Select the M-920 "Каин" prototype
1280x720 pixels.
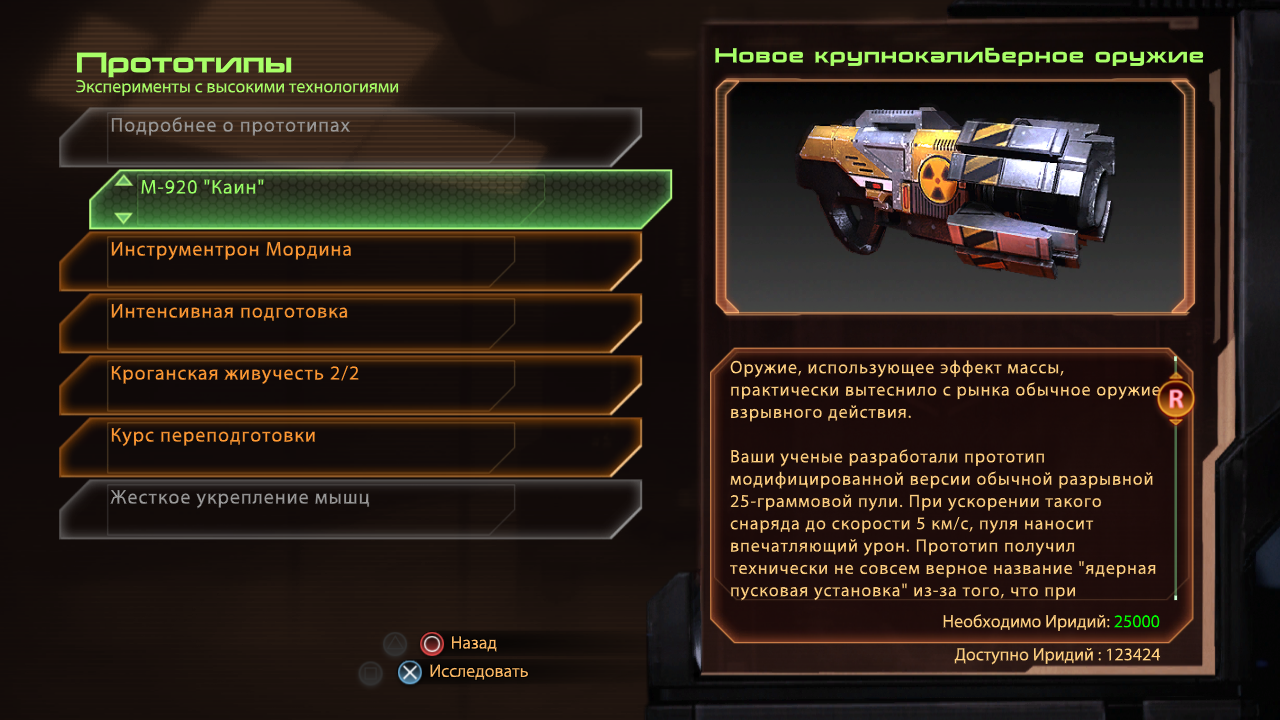pyautogui.click(x=380, y=198)
